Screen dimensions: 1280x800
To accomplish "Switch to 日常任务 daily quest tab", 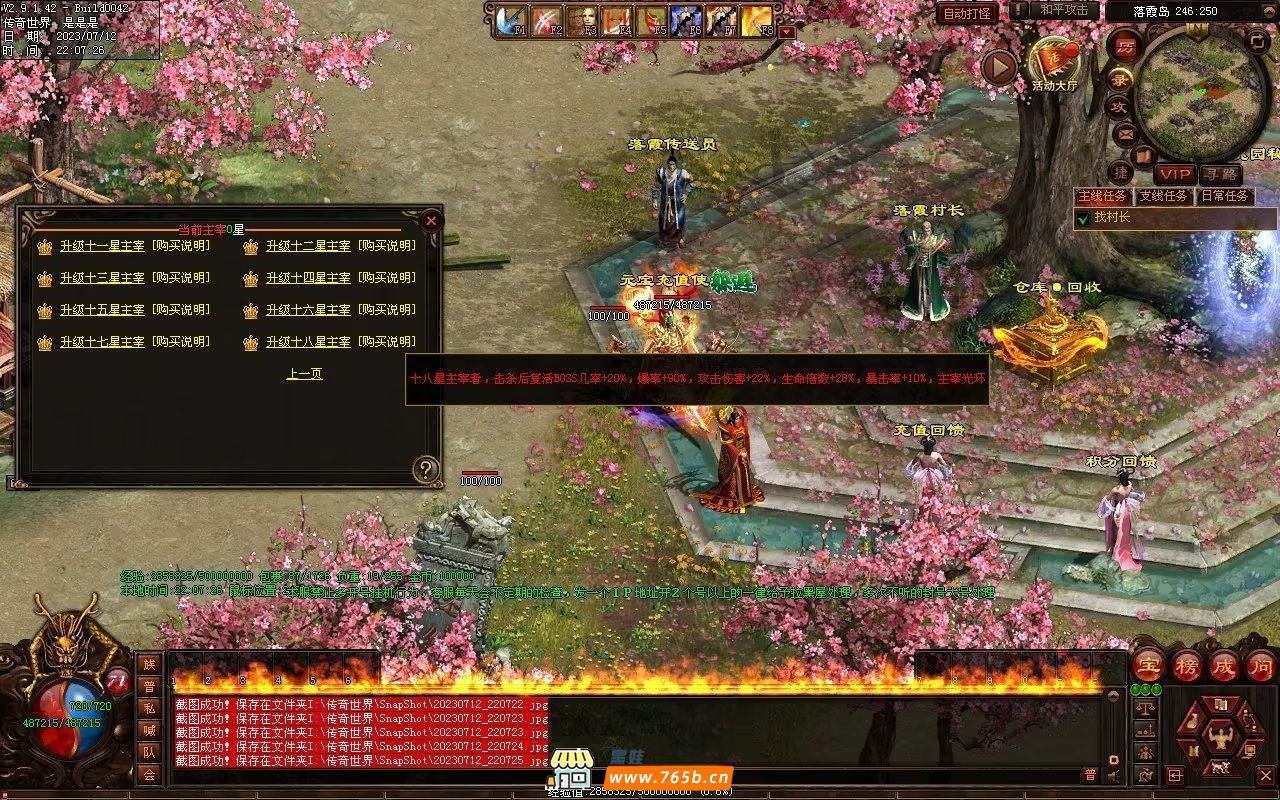I will (1225, 196).
